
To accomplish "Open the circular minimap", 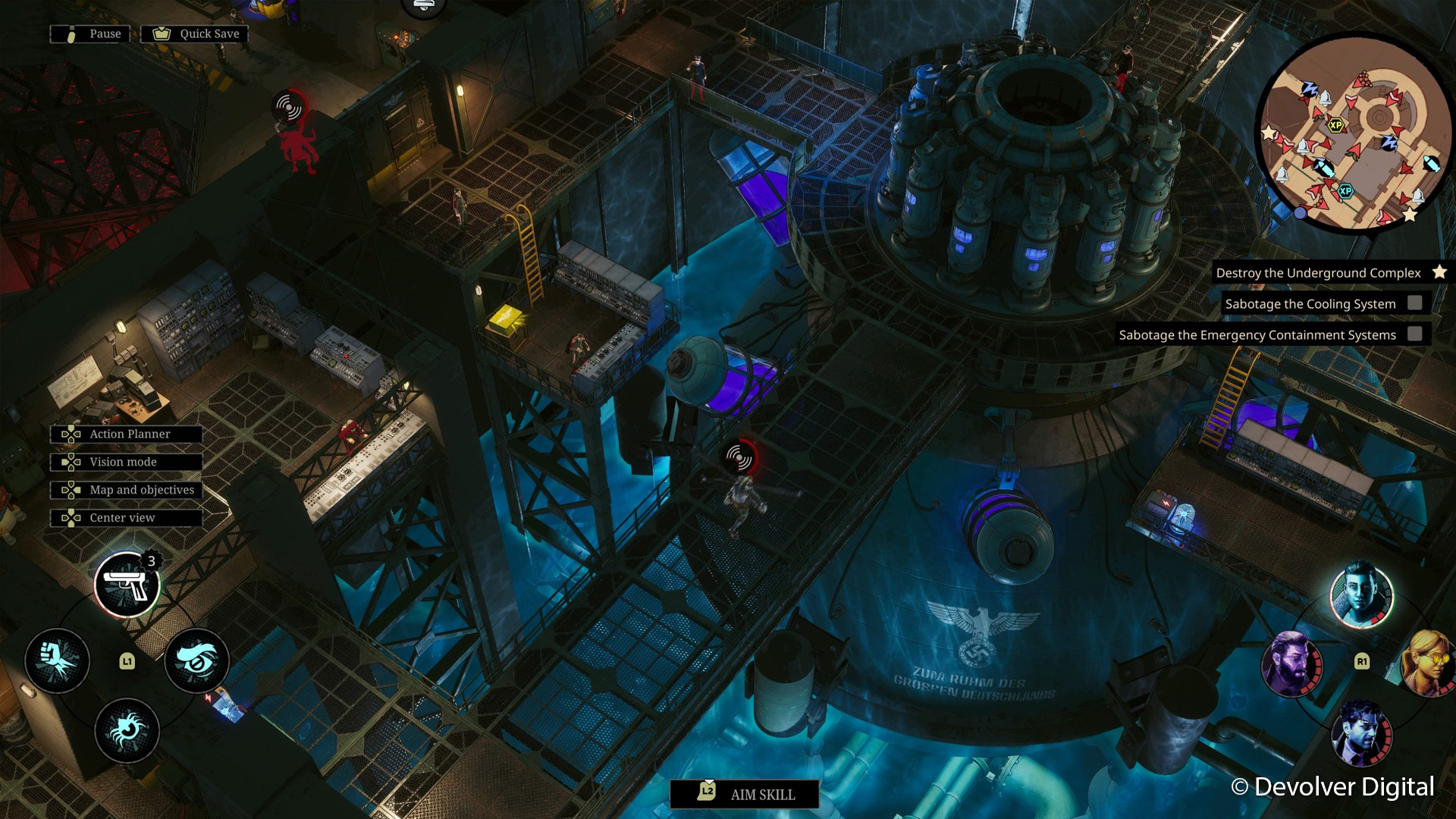I will [1354, 133].
